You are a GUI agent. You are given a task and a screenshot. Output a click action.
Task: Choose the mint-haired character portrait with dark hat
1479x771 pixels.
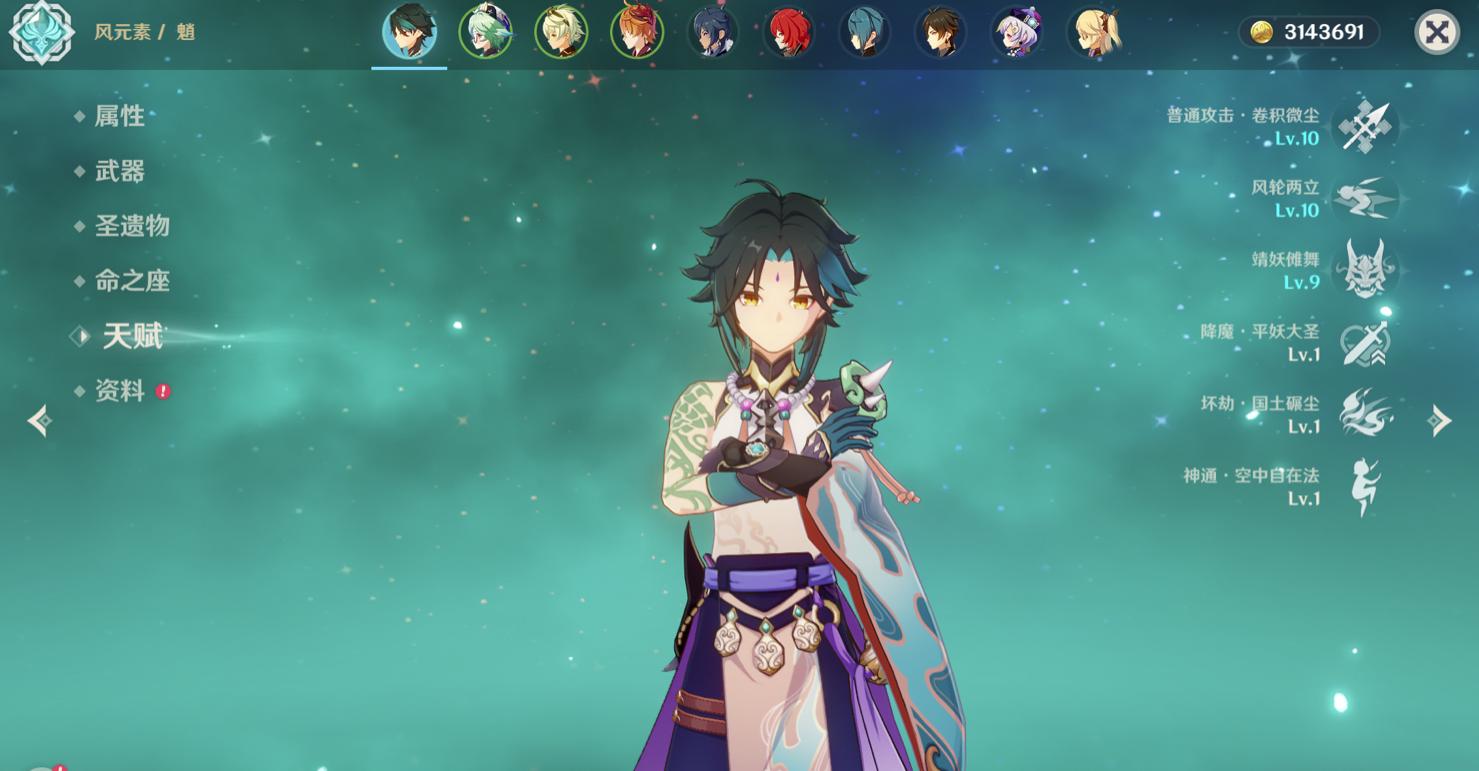485,32
